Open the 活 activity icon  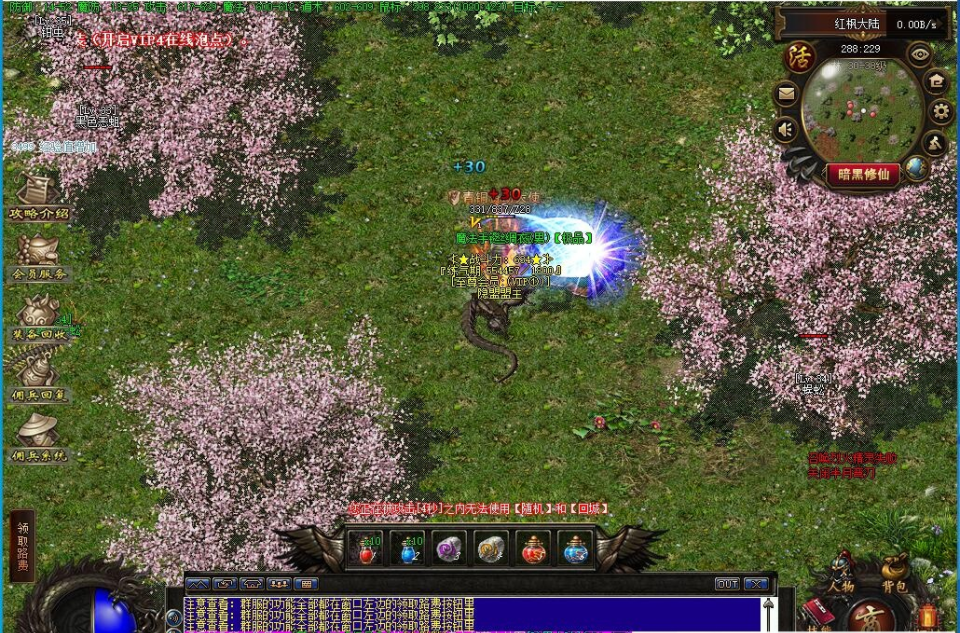[799, 56]
